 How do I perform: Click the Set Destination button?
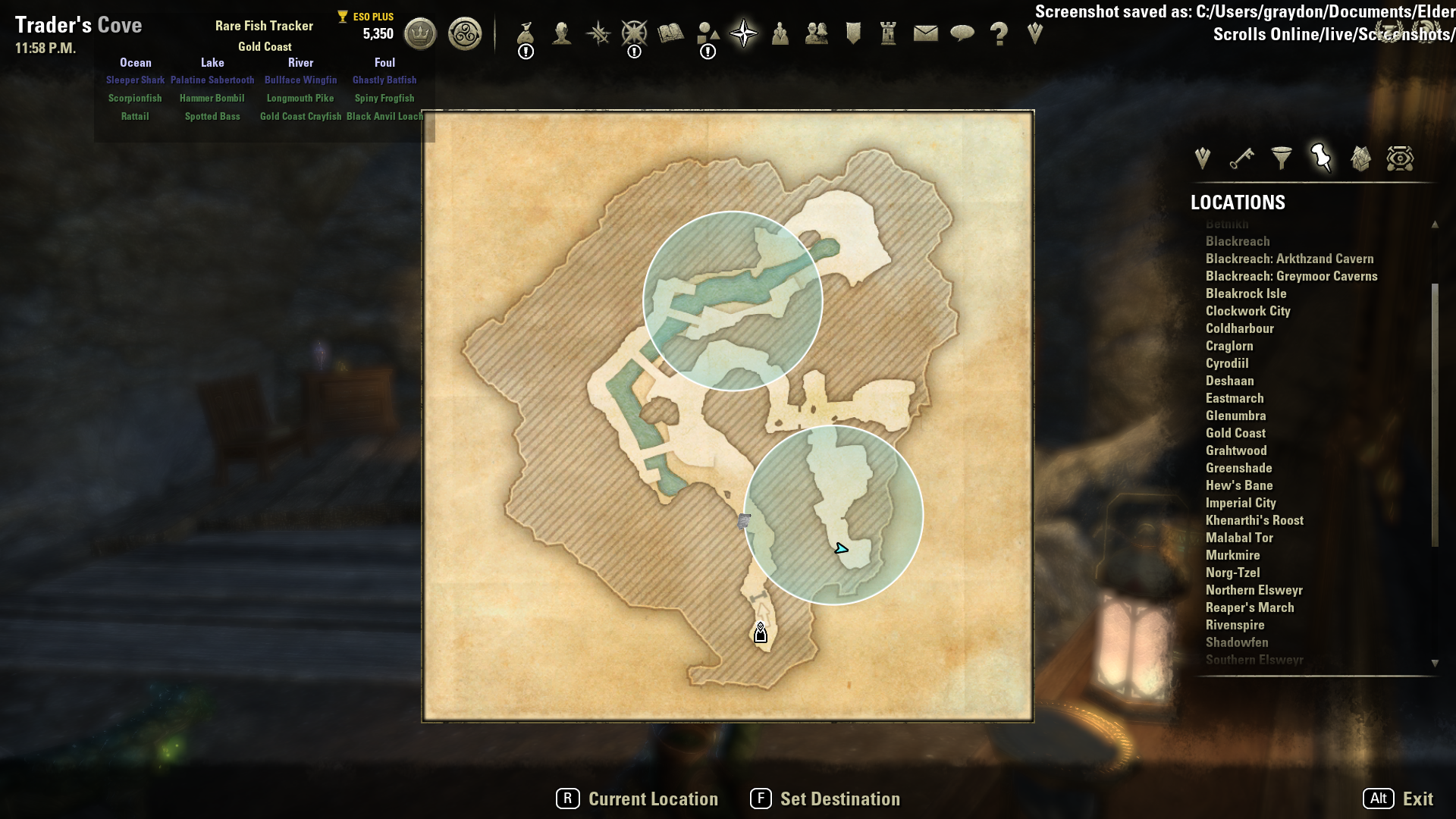[825, 799]
